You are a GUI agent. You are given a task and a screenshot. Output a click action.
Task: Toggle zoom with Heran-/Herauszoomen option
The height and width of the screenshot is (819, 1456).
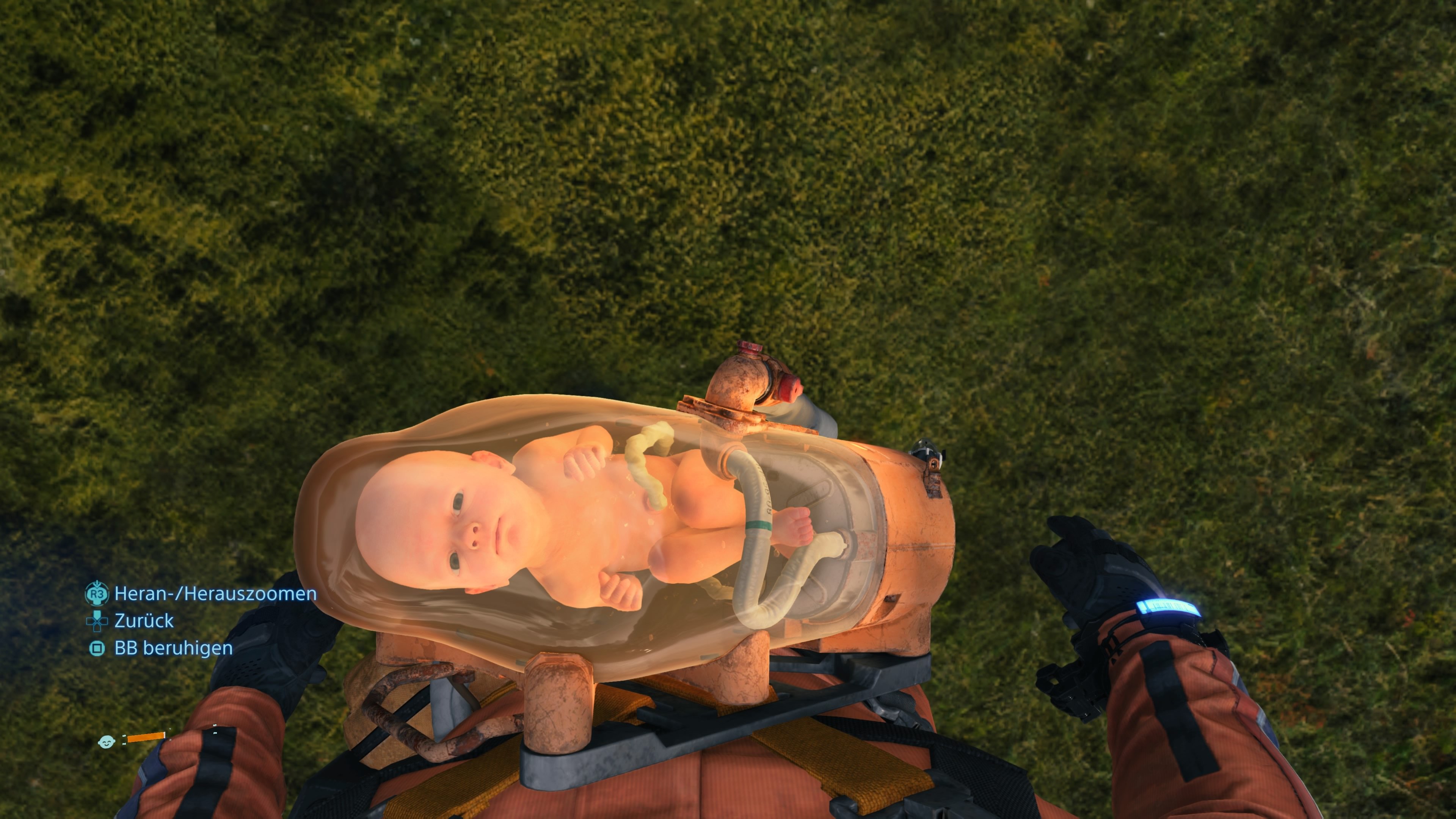215,594
